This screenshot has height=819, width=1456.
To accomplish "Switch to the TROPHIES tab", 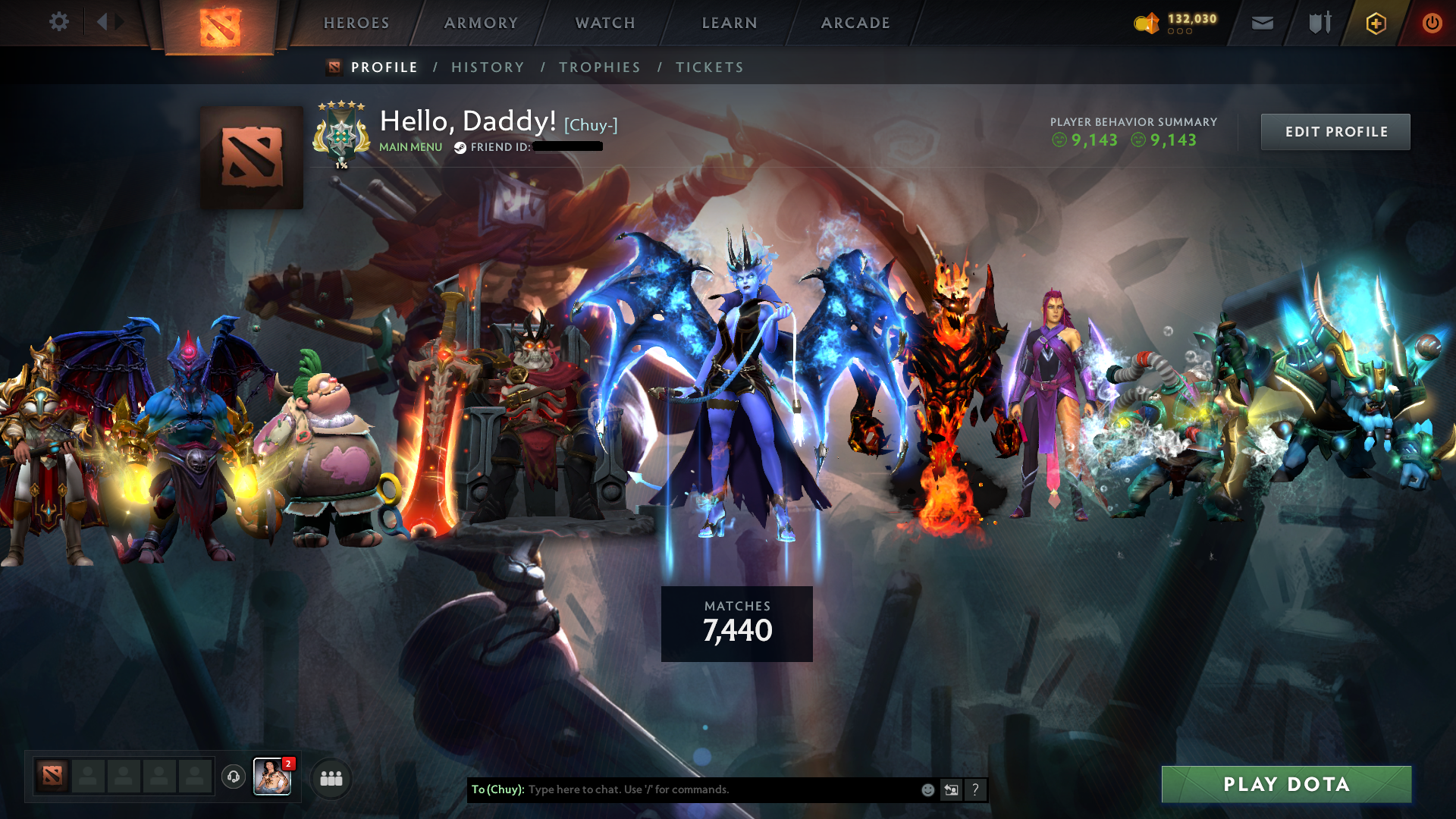I will pyautogui.click(x=600, y=67).
